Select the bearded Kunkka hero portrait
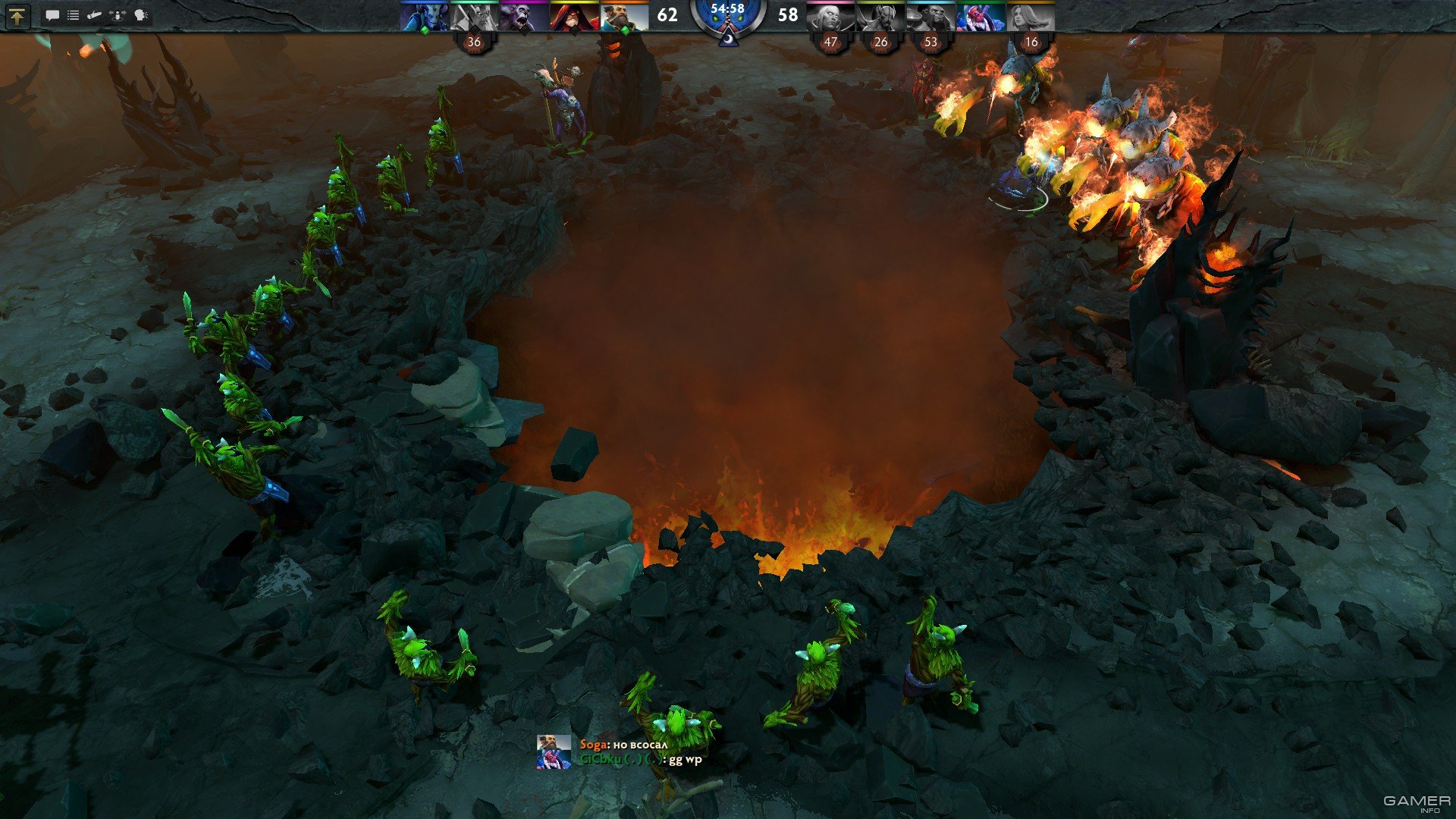The height and width of the screenshot is (819, 1456). pos(625,17)
